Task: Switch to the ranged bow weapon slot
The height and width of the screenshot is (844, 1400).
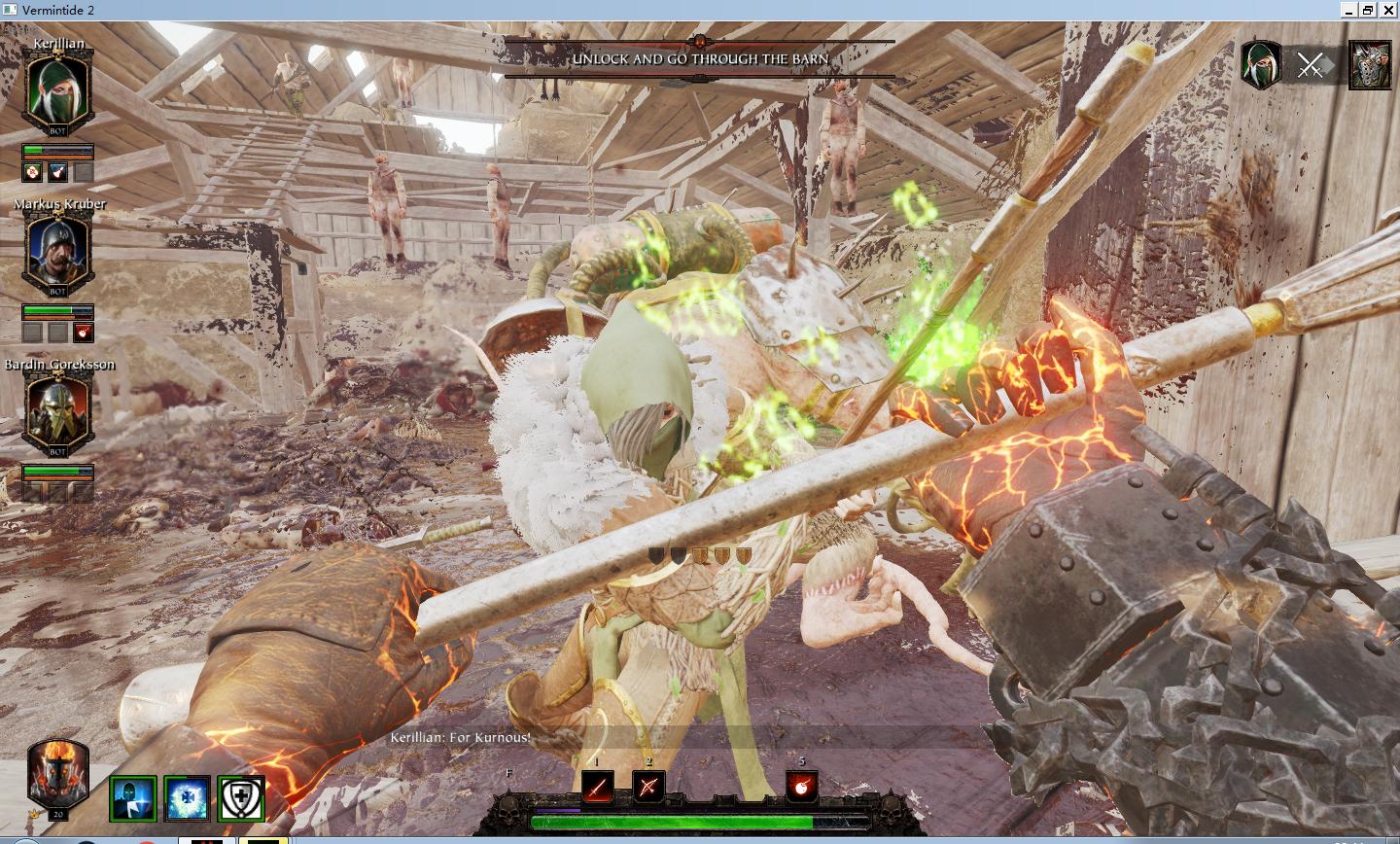Action: tap(648, 786)
